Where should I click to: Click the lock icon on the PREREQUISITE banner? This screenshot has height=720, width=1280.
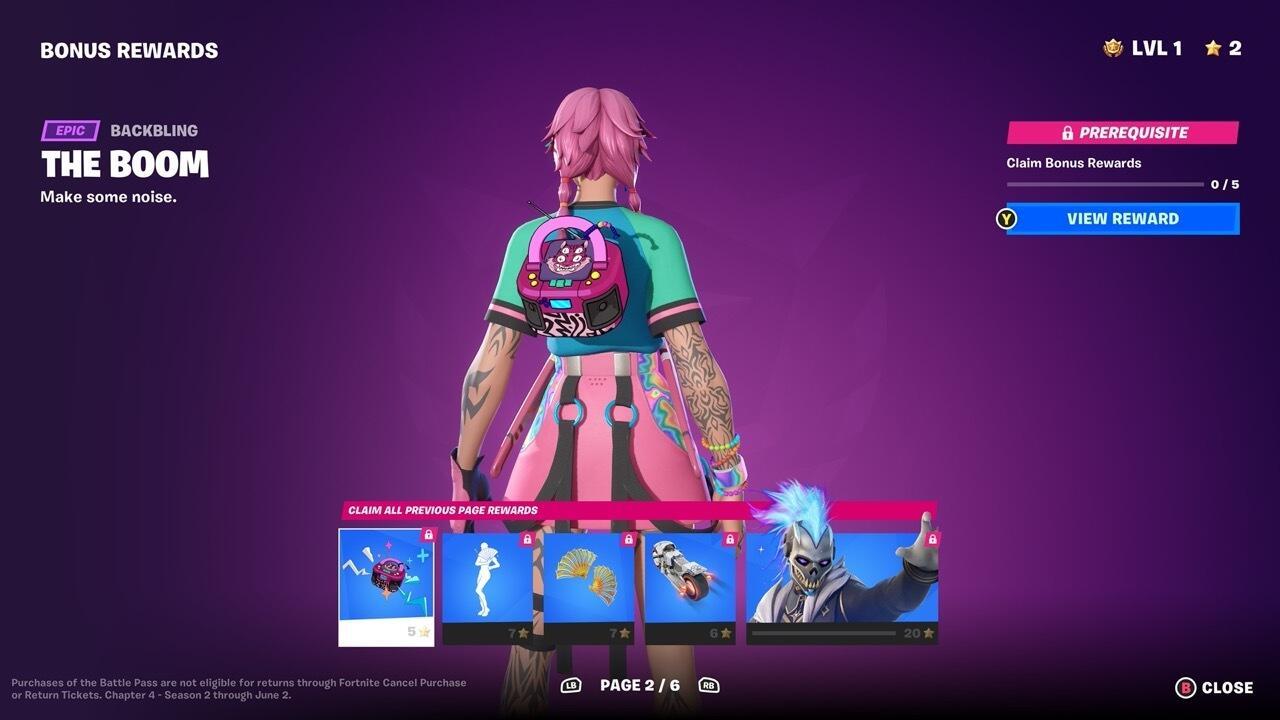[1068, 132]
